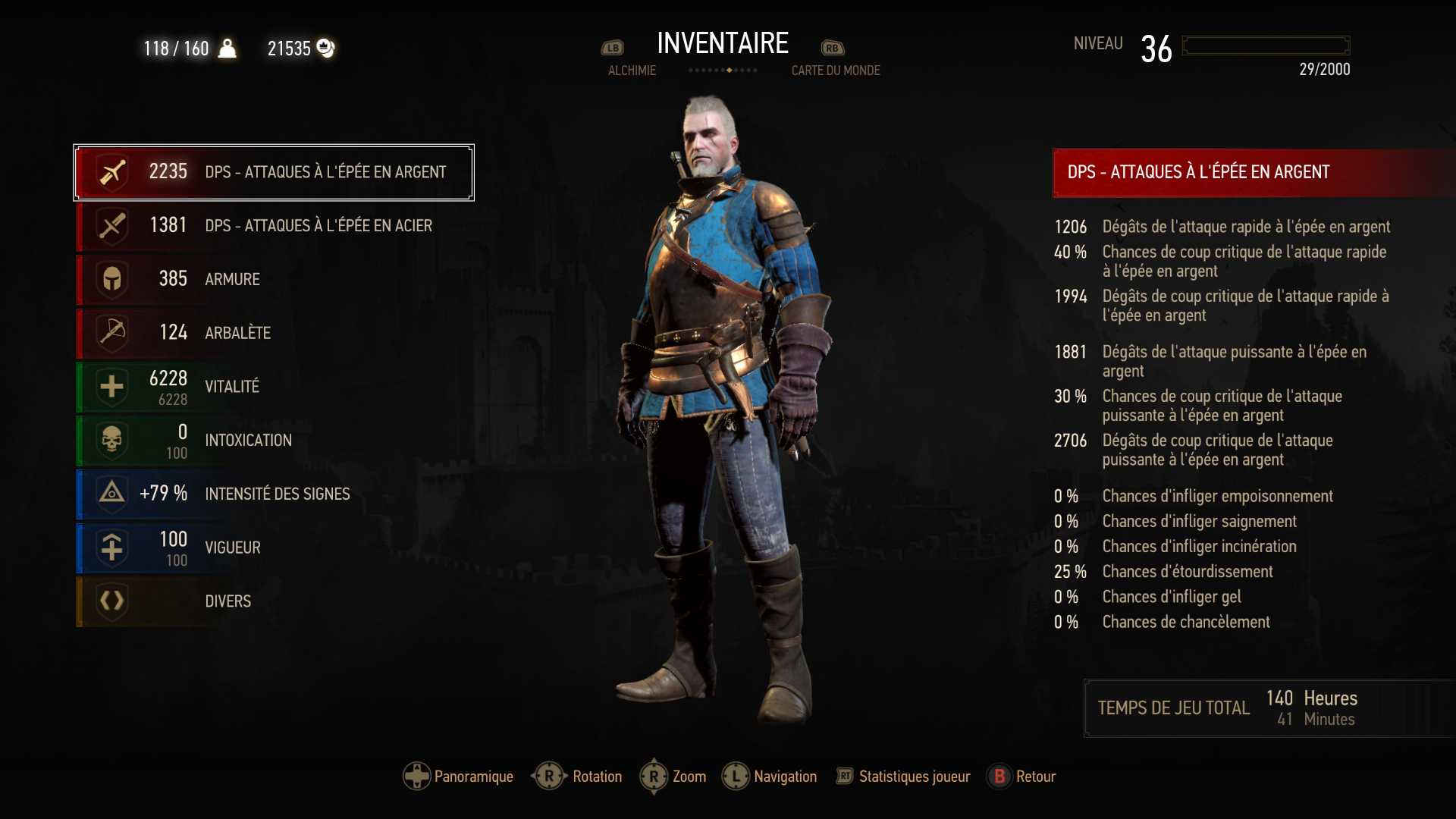Select the steel sword DPS stat row
1456x819 pixels.
coord(274,226)
